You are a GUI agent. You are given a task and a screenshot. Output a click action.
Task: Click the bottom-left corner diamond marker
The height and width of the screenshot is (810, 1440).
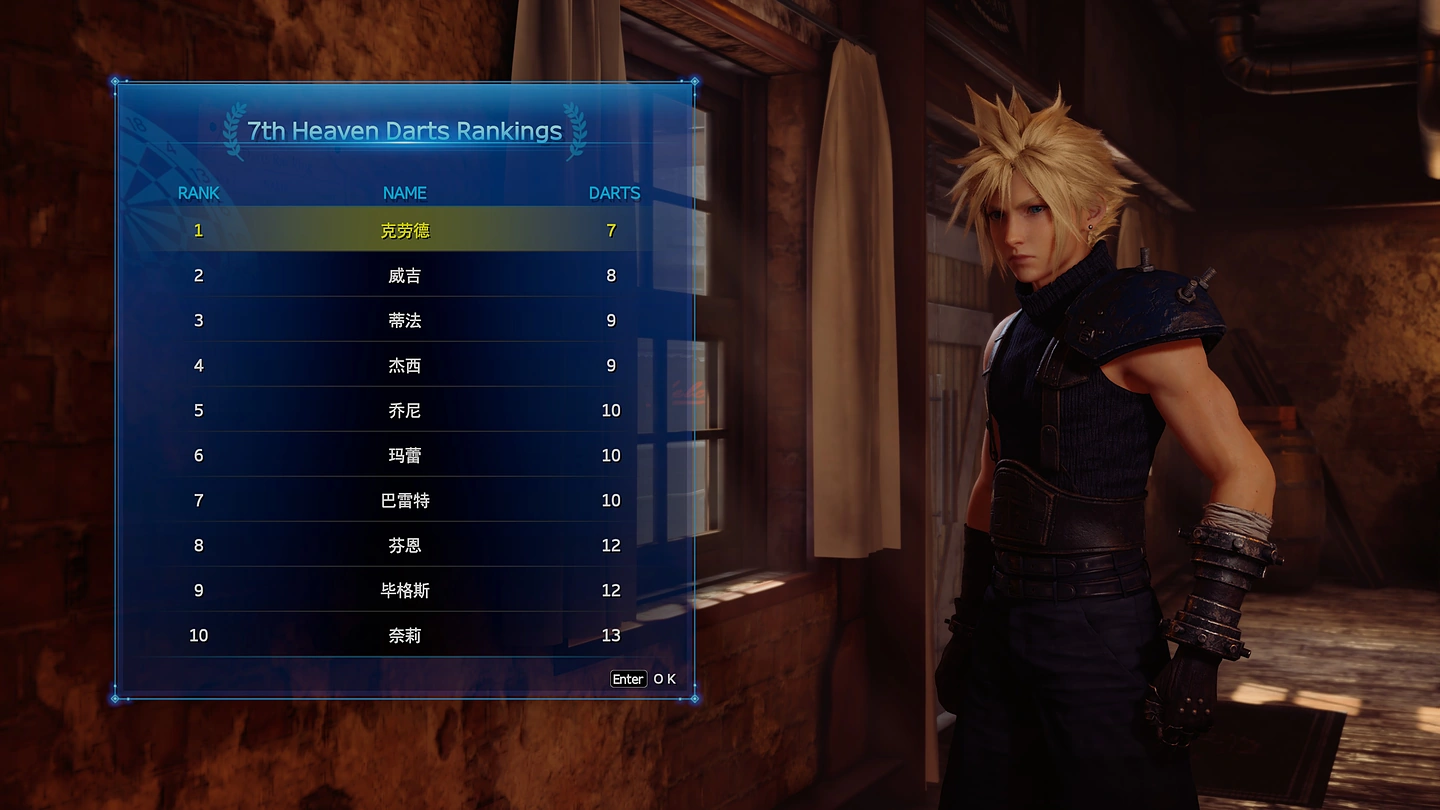click(x=115, y=699)
